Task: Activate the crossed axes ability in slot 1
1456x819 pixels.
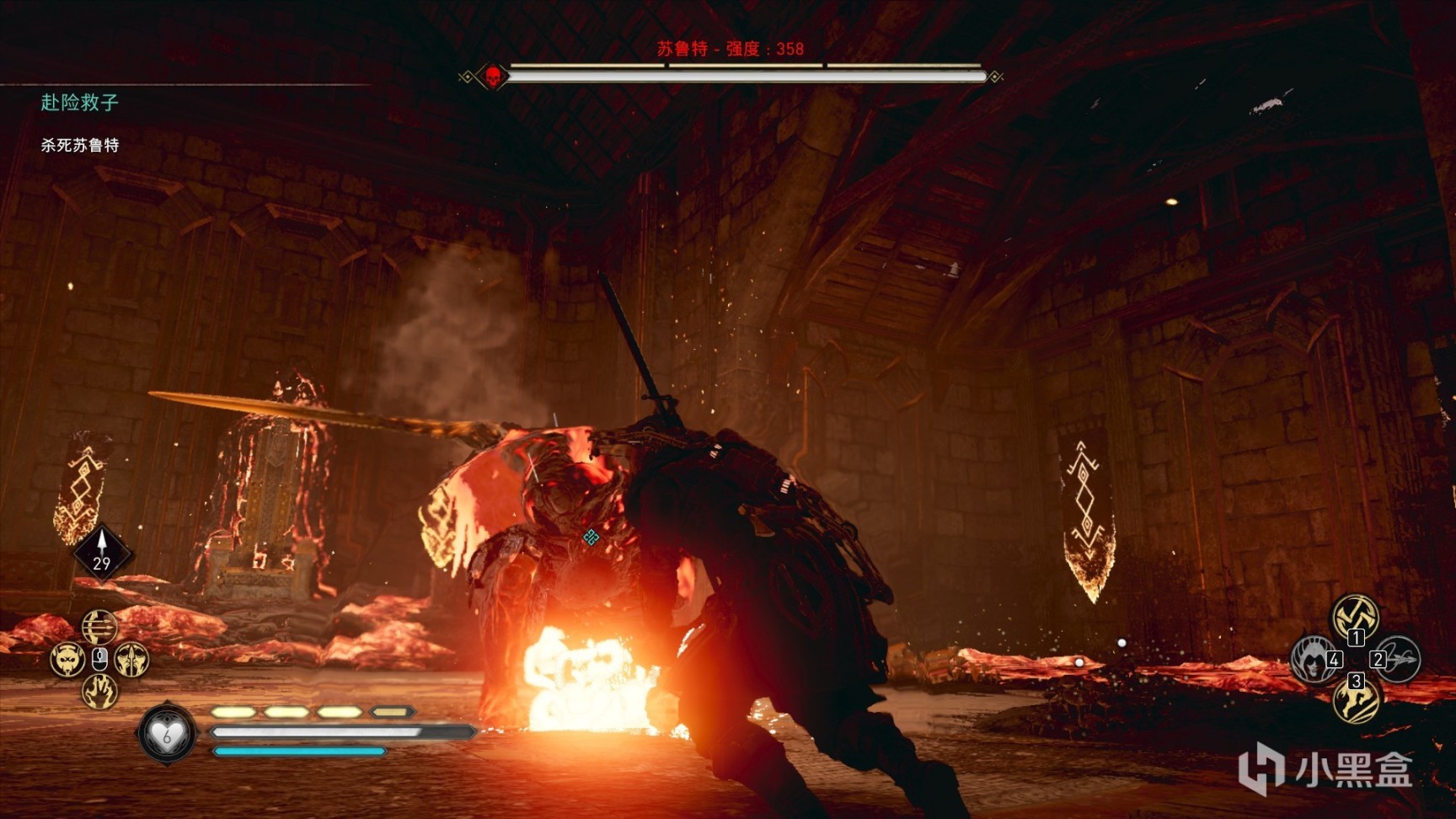Action: (x=1354, y=617)
